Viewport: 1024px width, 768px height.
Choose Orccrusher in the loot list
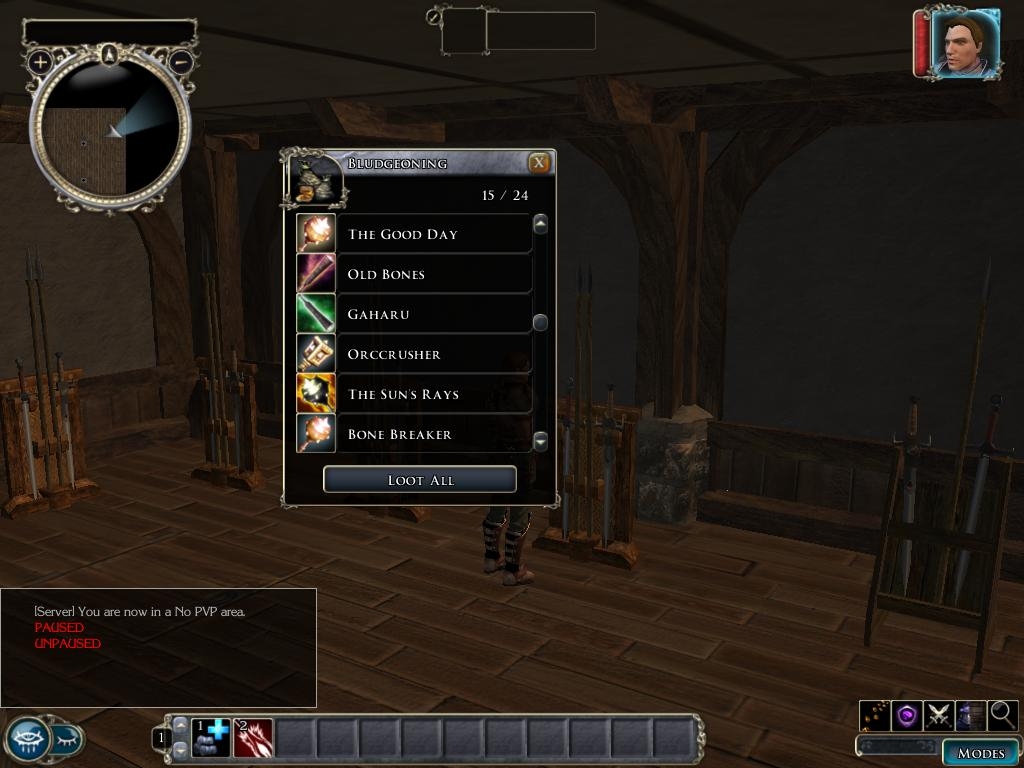pyautogui.click(x=433, y=354)
